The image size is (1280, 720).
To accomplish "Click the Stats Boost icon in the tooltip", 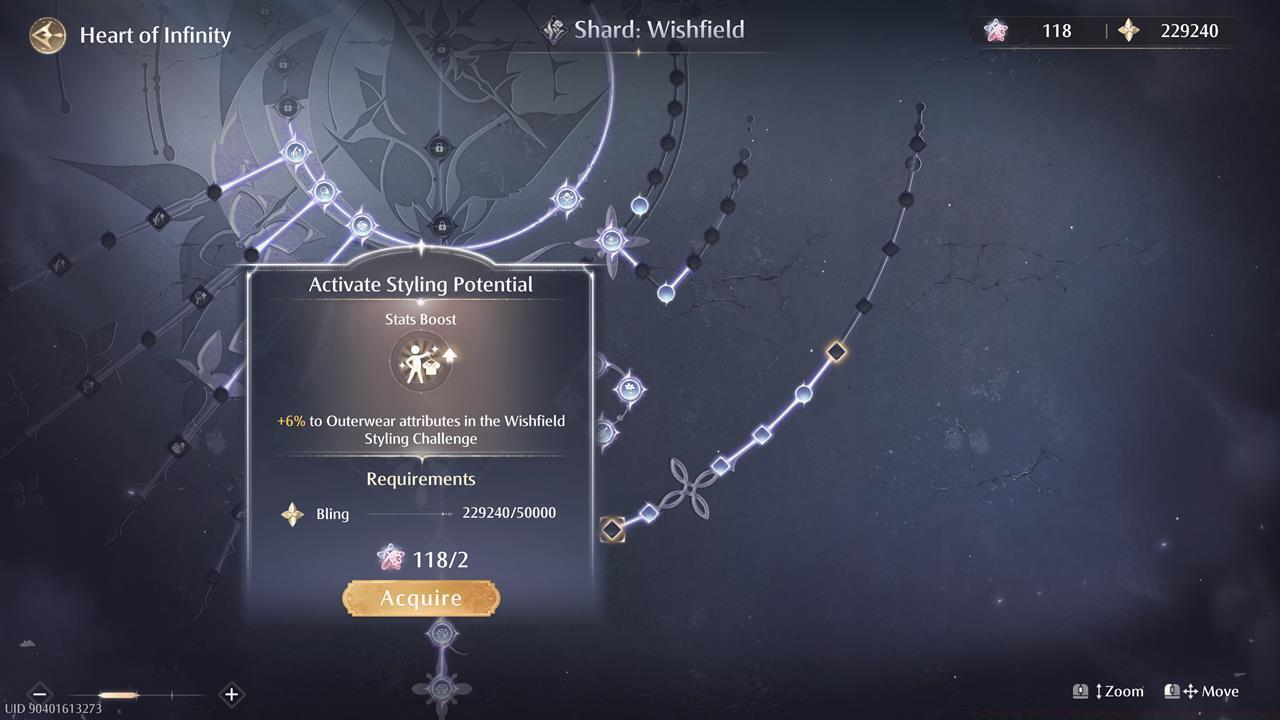I will [x=421, y=361].
